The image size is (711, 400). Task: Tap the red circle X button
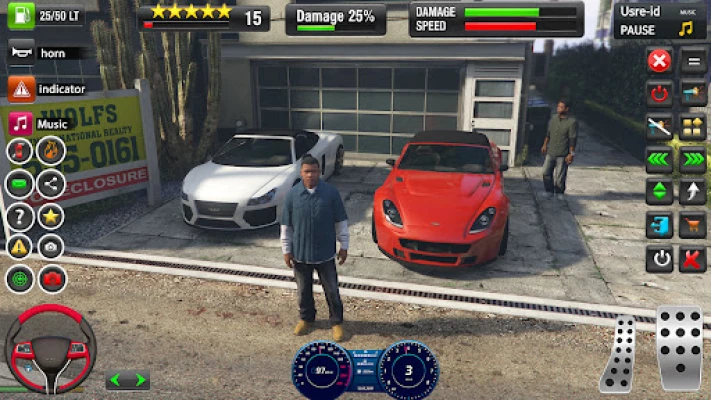659,61
